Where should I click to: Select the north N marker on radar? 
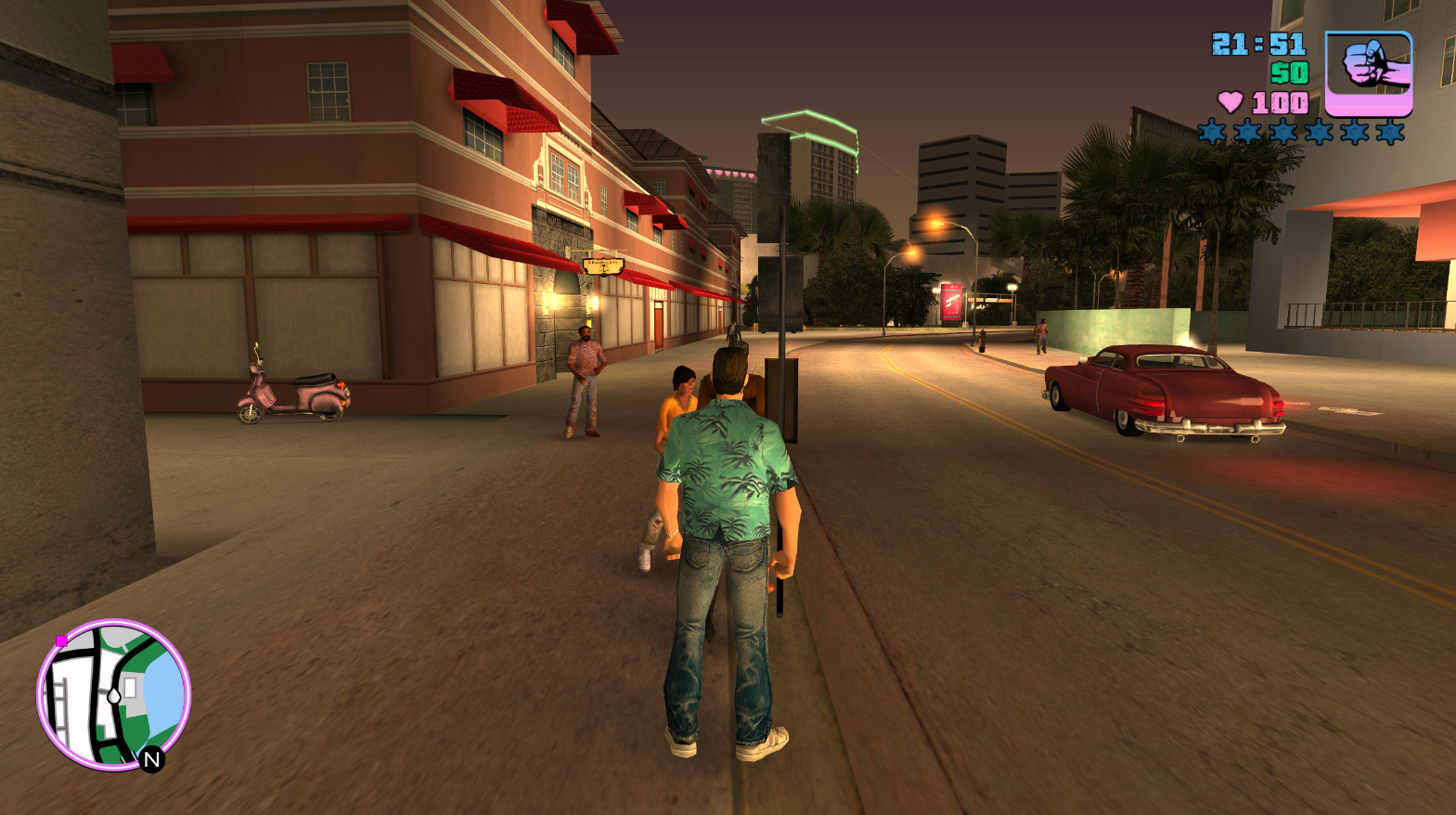tap(152, 759)
